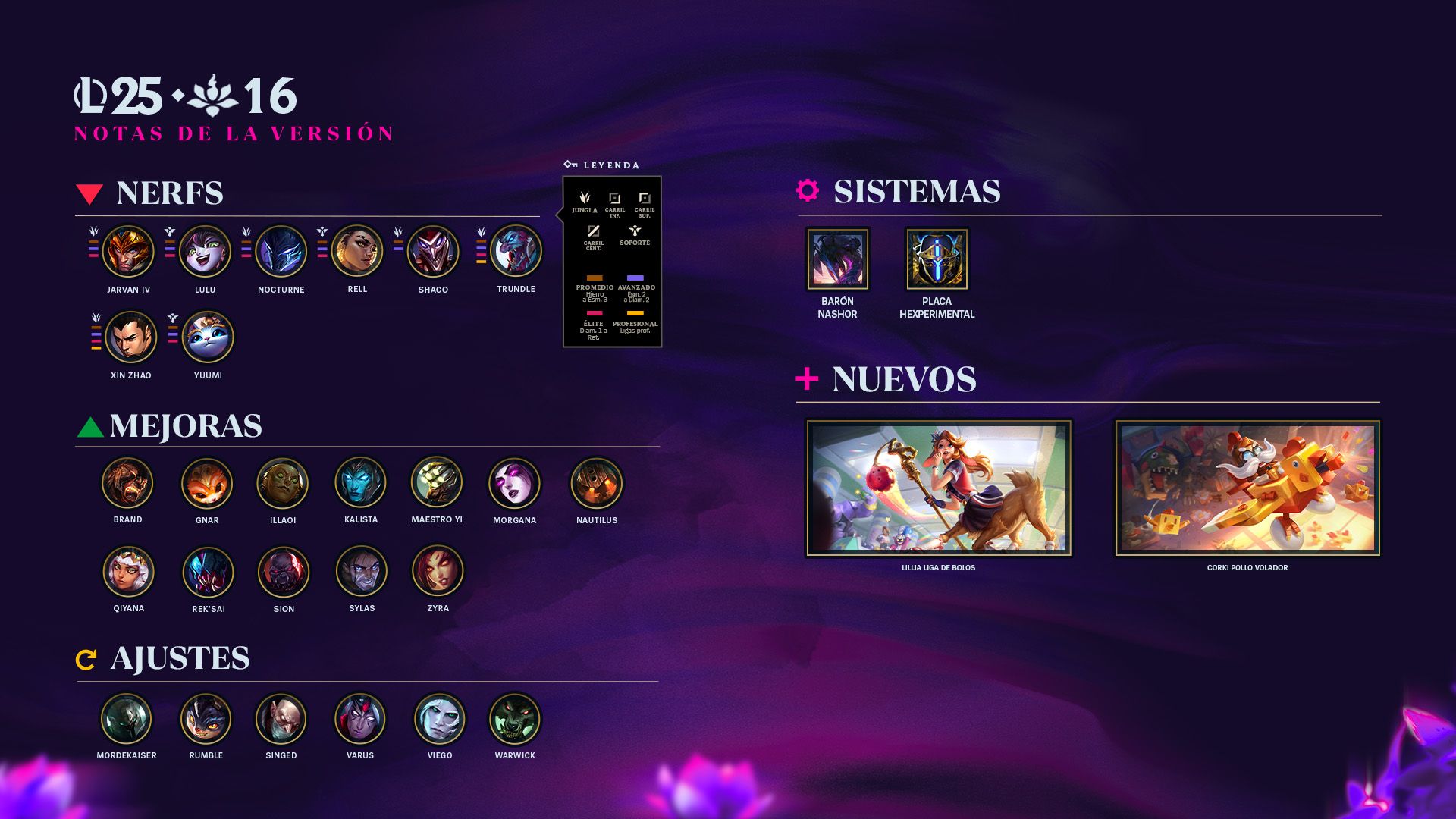Click the Xin Zhao nerf portrait
This screenshot has width=1456, height=819.
pos(131,337)
